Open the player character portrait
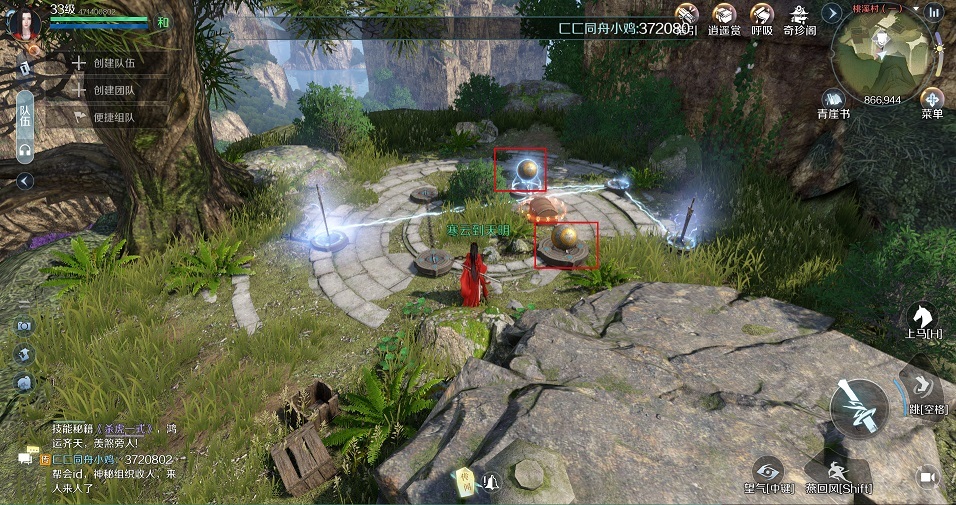Screen dimensions: 956x505 click(x=24, y=24)
